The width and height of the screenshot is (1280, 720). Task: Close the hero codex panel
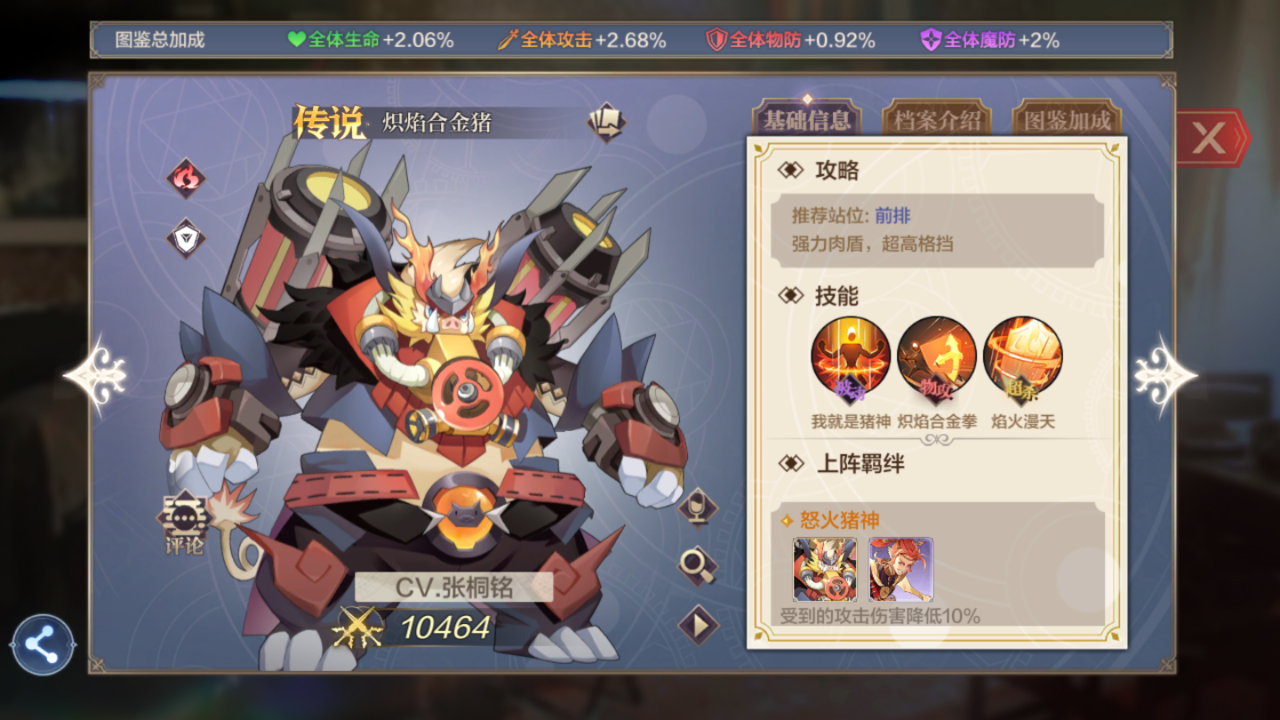tap(1209, 138)
